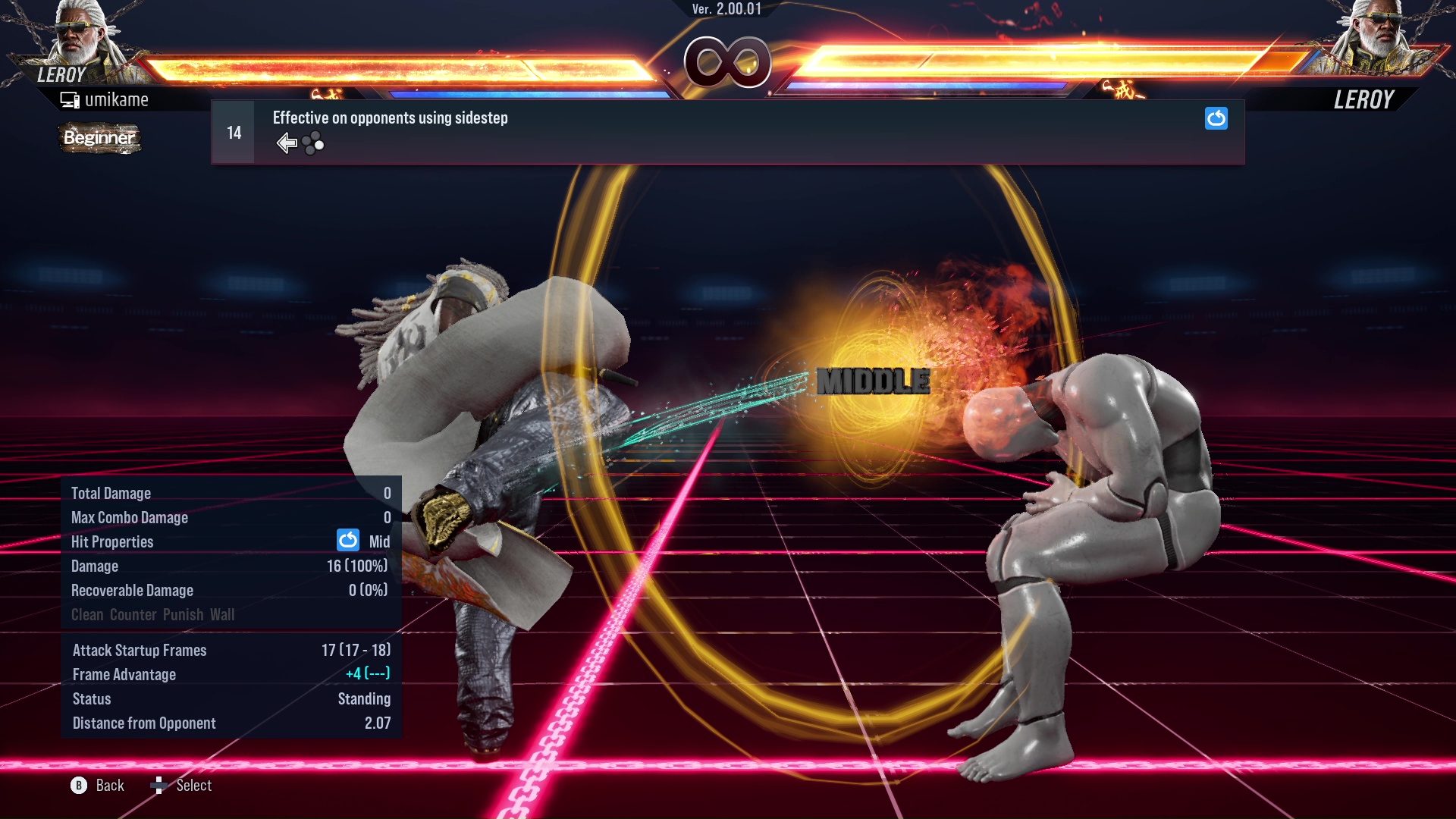This screenshot has height=819, width=1456.
Task: Expand the Frame Advantage details
Action: point(124,674)
